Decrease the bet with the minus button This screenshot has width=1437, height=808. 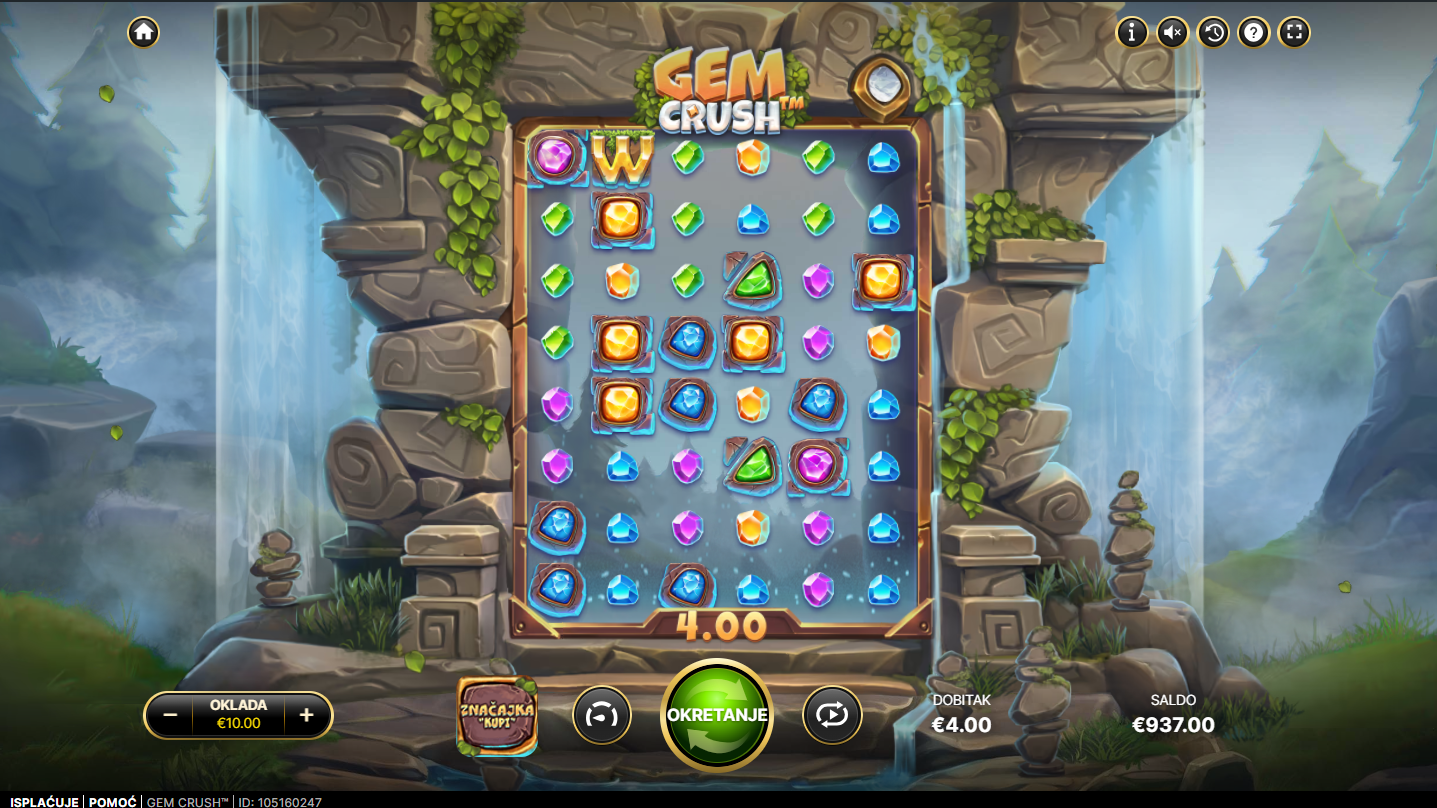click(x=170, y=715)
